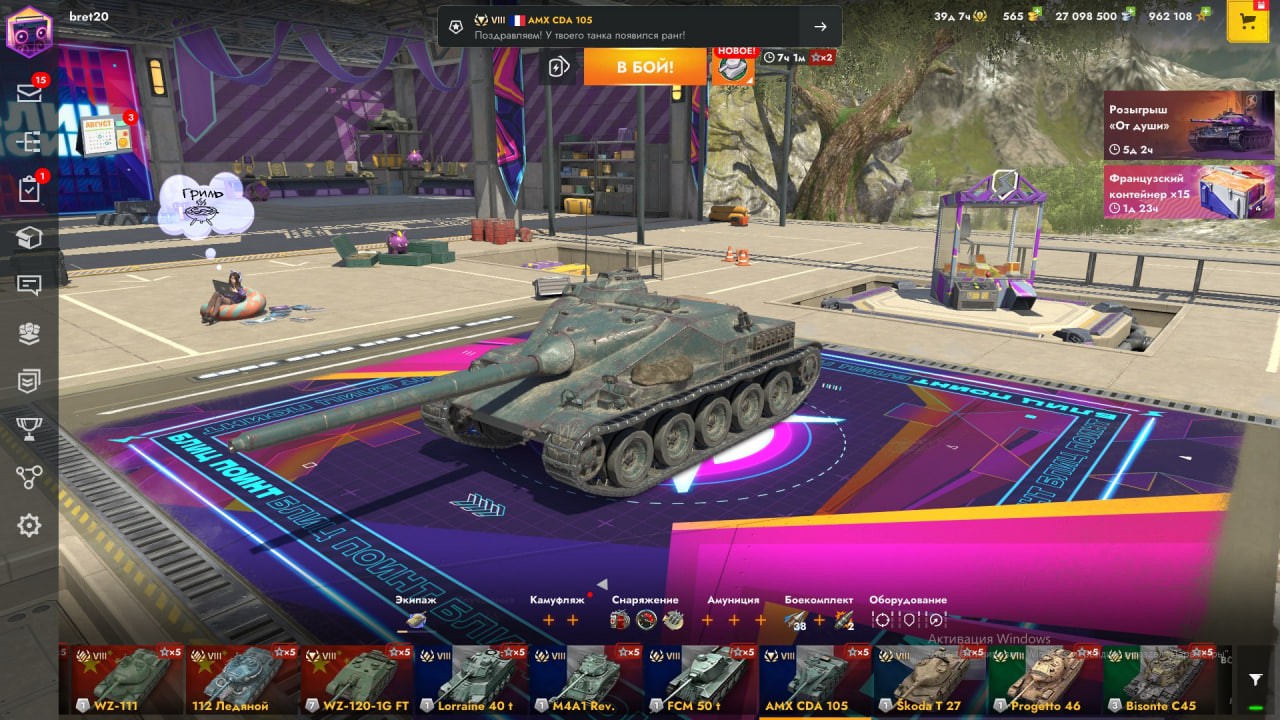Select the Lorraine 40 t tank

(470, 678)
